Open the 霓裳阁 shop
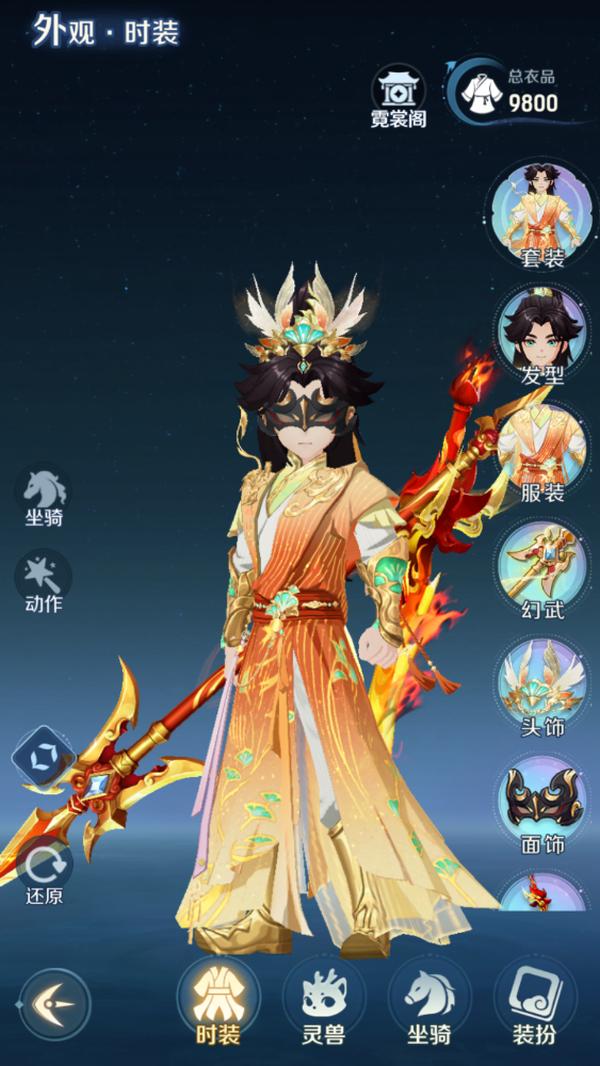The image size is (600, 1066). click(398, 97)
